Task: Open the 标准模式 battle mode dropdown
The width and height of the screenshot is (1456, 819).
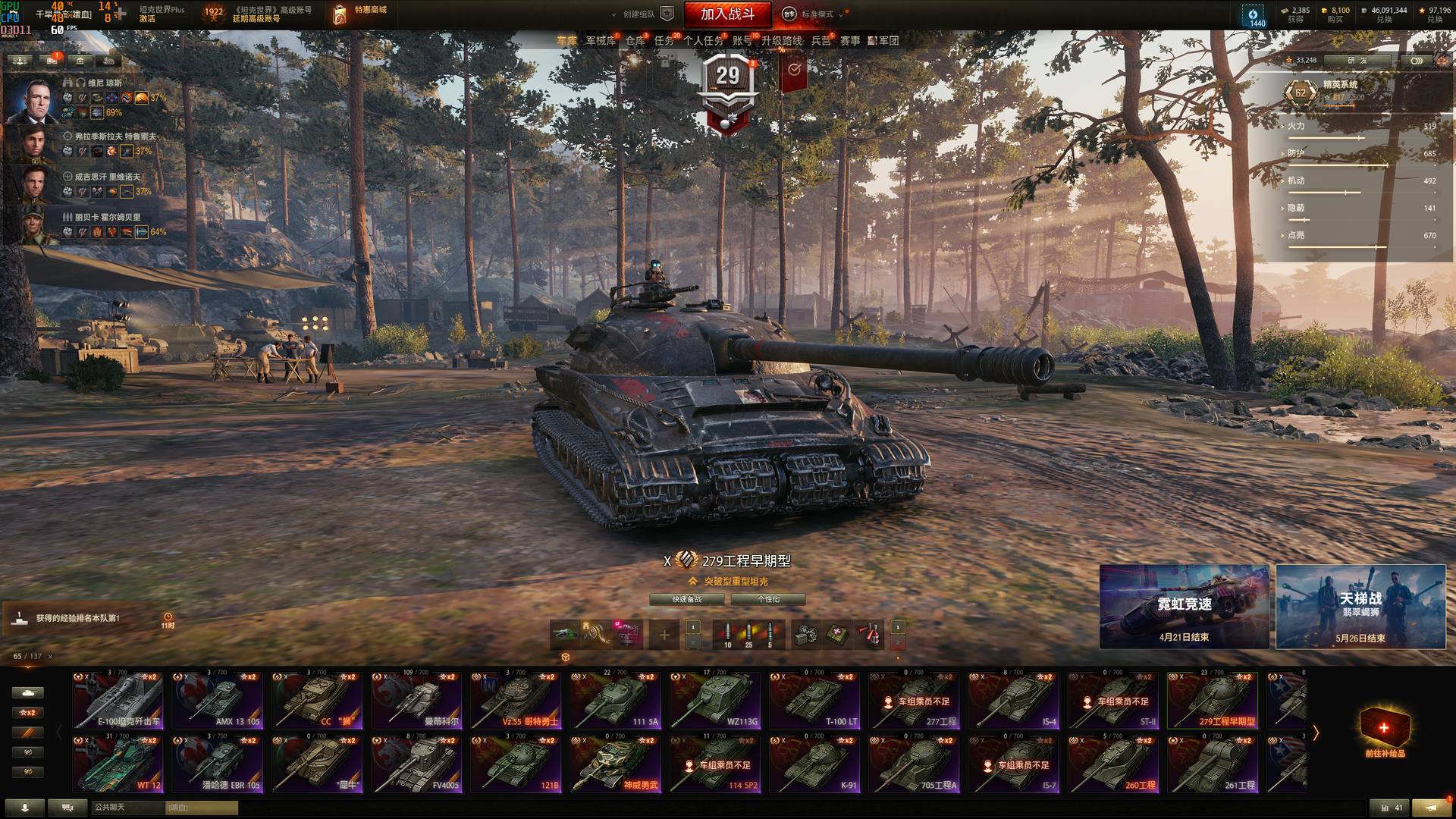Action: click(817, 14)
